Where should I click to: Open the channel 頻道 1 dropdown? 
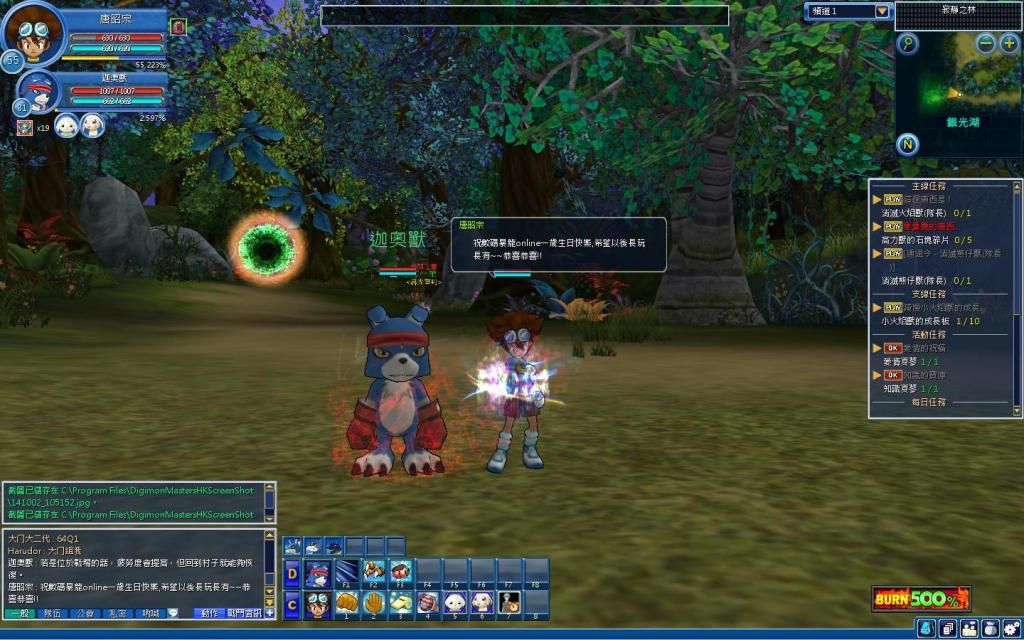pos(881,11)
